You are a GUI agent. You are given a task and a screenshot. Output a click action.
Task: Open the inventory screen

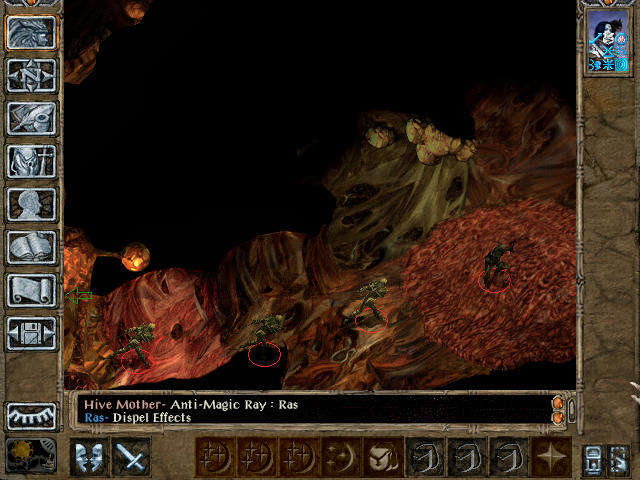(32, 161)
